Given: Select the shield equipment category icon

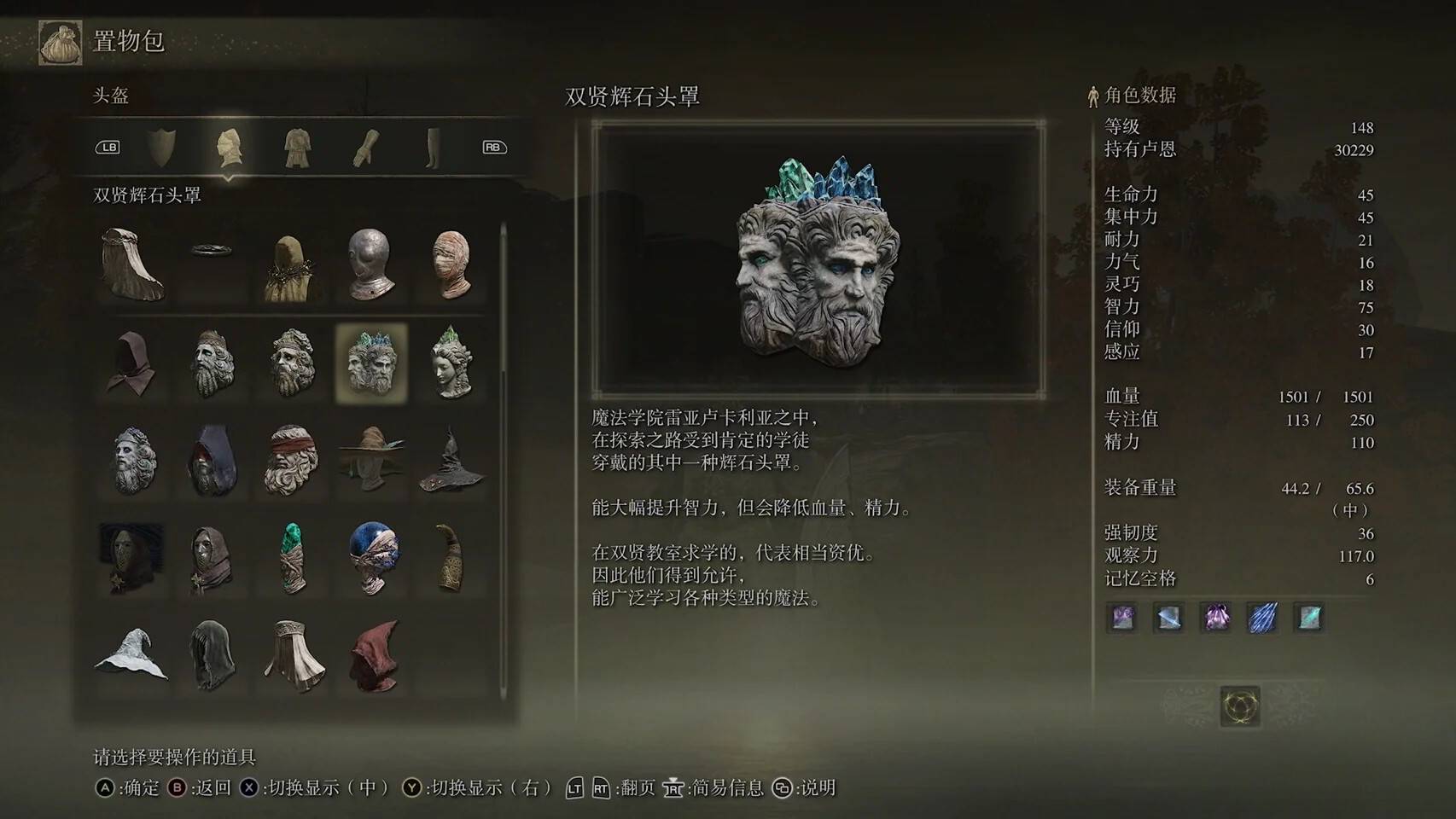Looking at the screenshot, I should coord(162,147).
